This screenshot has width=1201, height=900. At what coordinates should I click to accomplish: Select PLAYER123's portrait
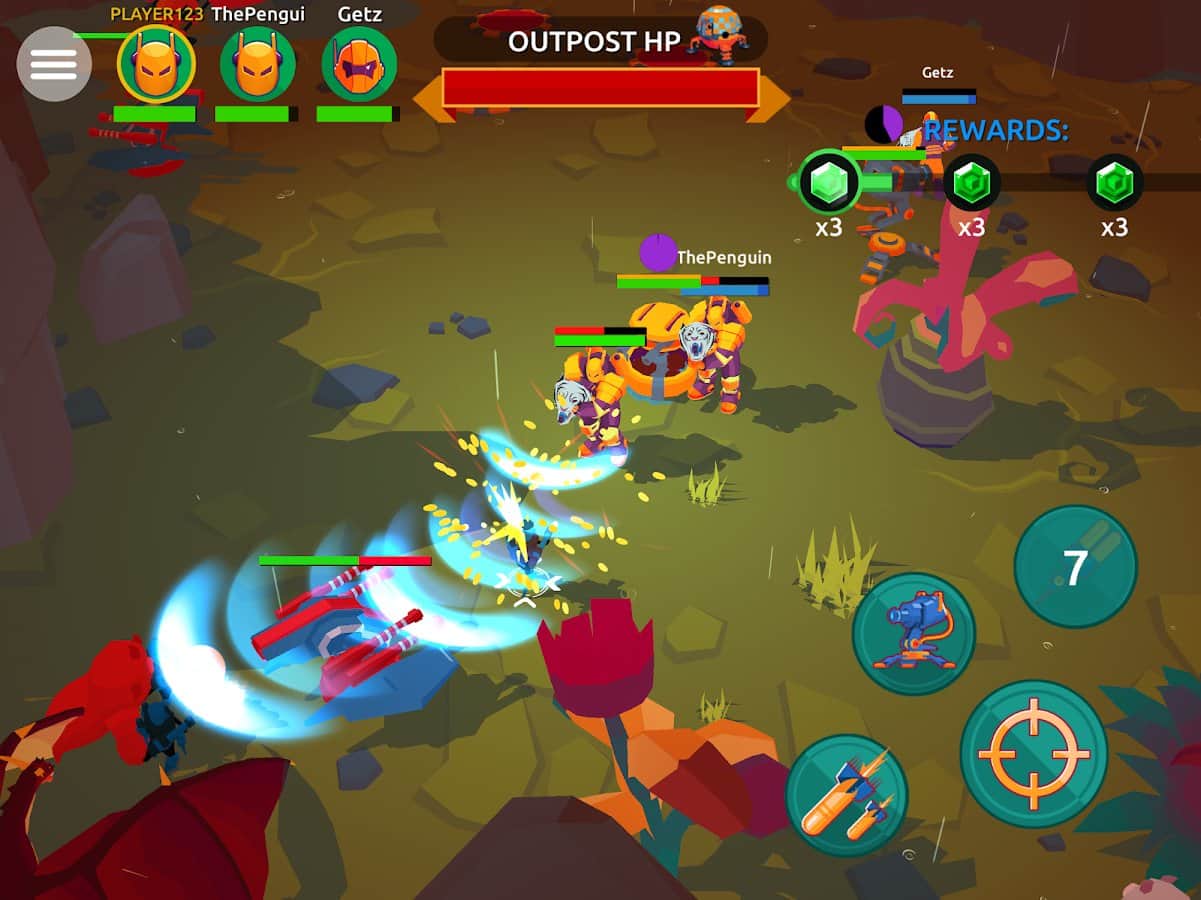156,65
